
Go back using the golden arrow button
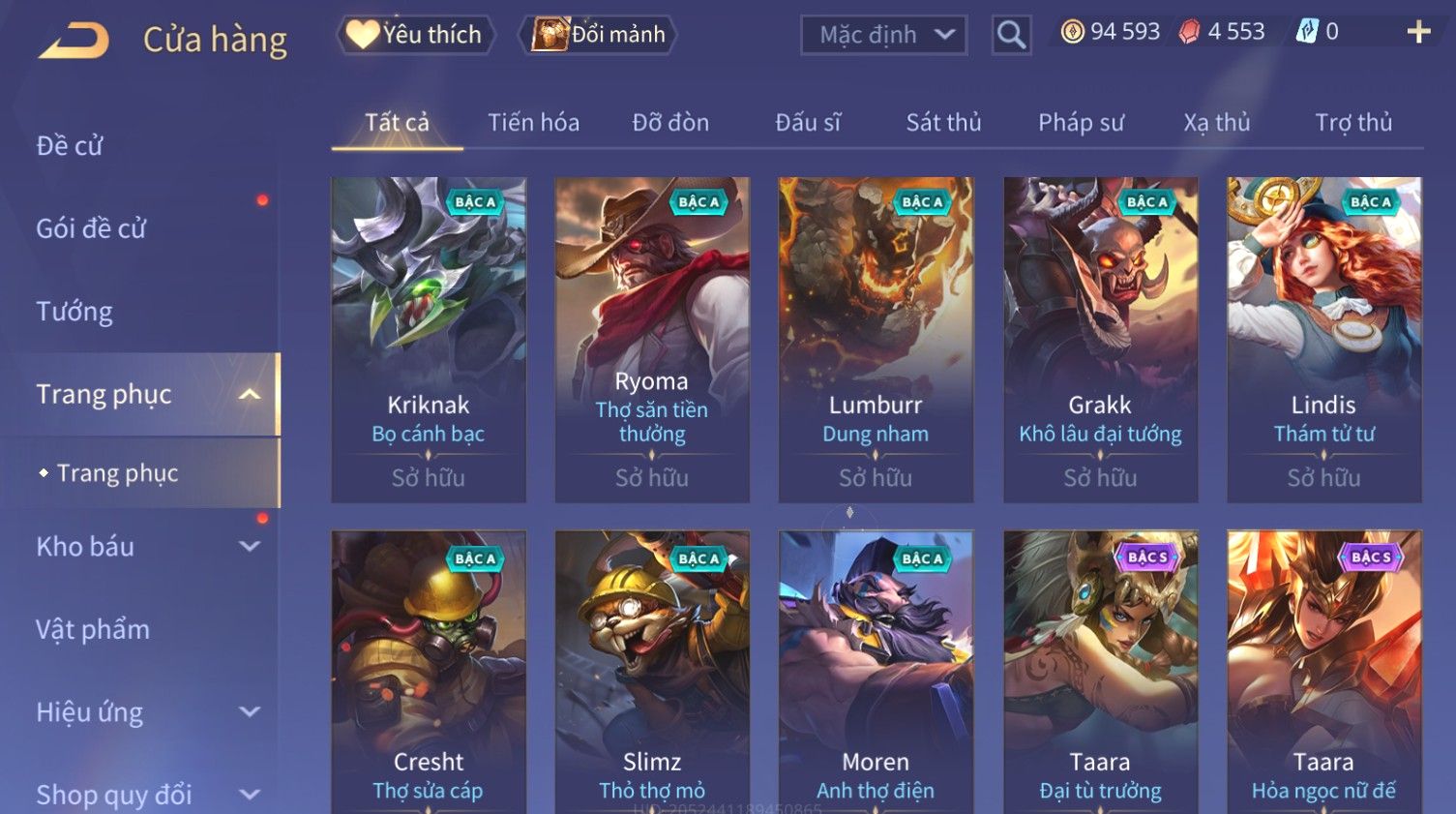(74, 41)
